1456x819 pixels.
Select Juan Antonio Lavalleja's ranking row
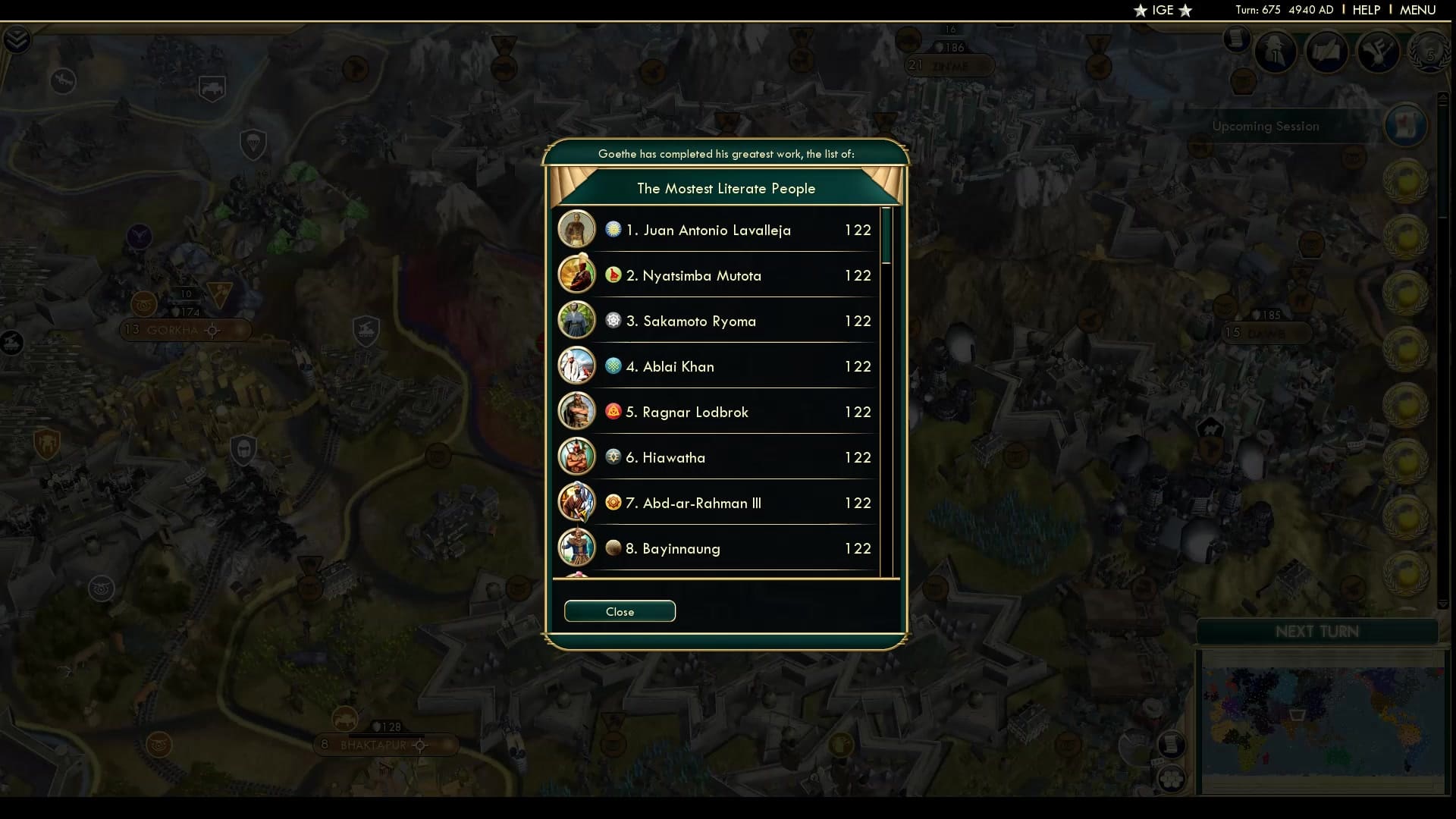click(717, 230)
